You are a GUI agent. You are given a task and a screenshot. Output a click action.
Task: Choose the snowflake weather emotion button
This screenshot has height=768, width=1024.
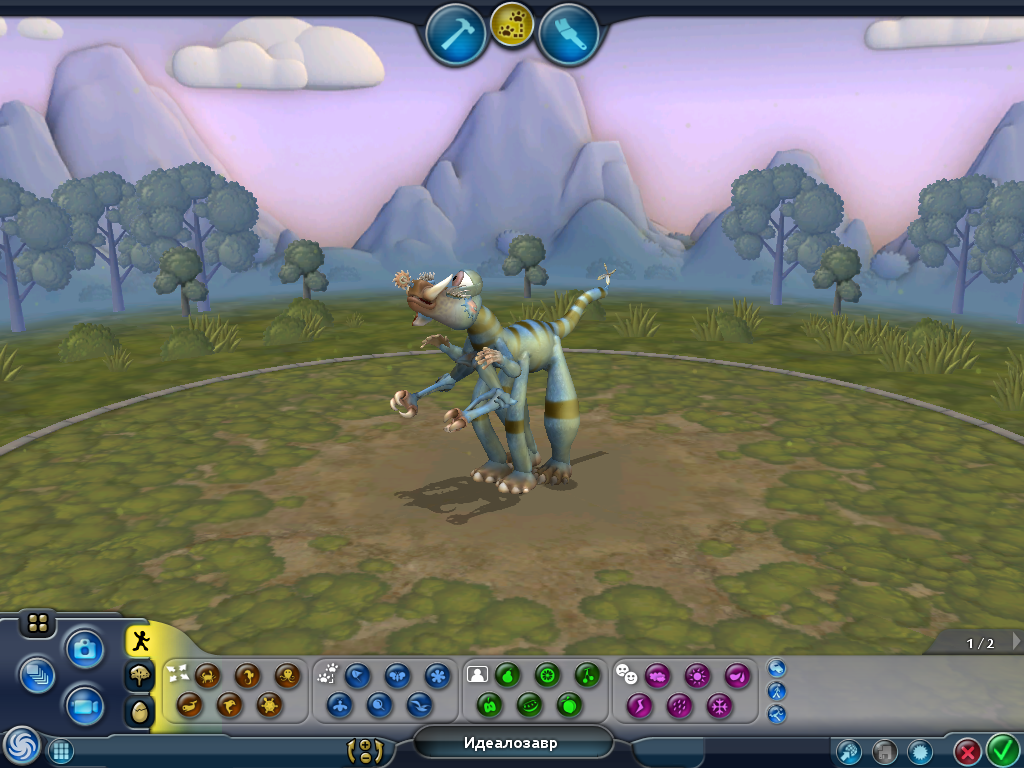point(720,706)
